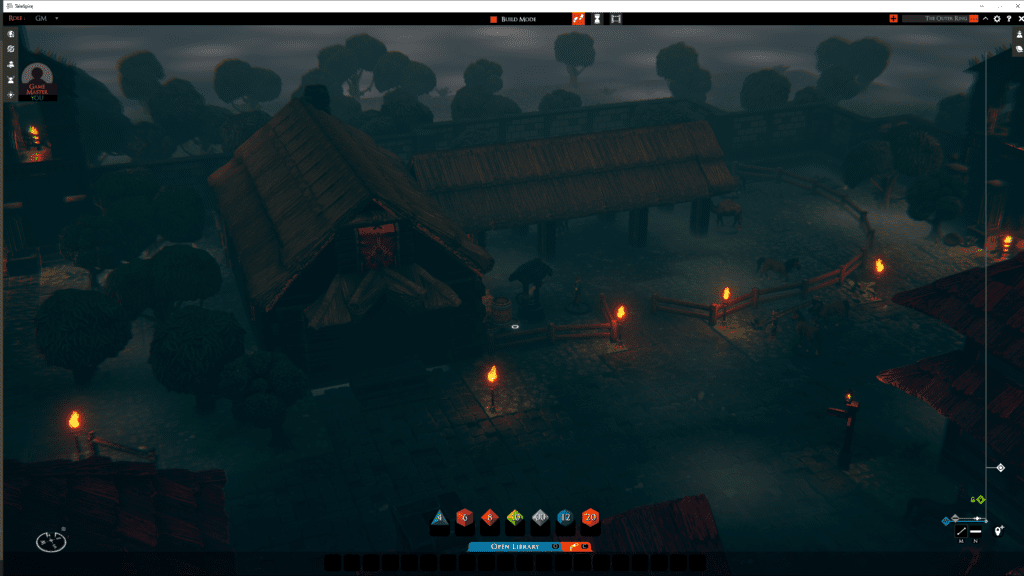The height and width of the screenshot is (576, 1024).
Task: Toggle the Build Mode indicator
Action: click(x=493, y=19)
